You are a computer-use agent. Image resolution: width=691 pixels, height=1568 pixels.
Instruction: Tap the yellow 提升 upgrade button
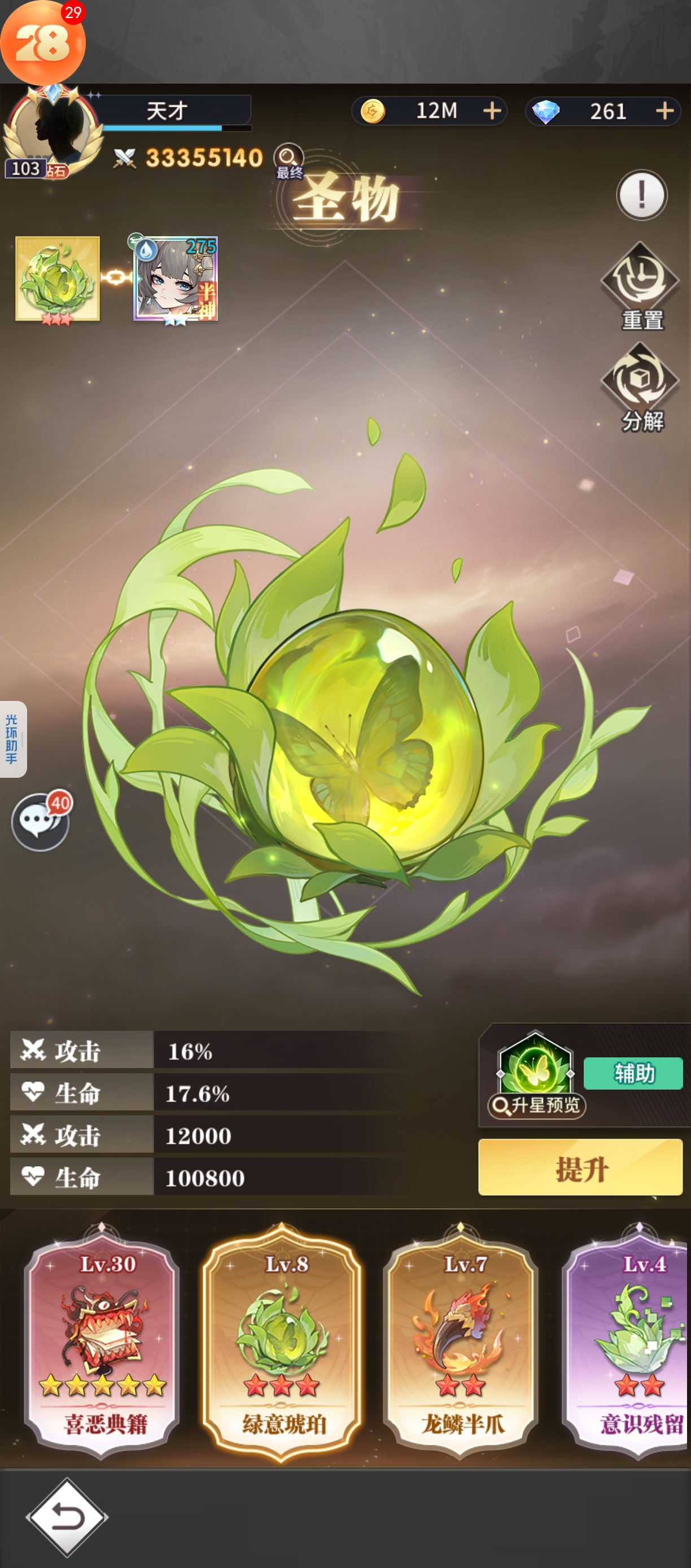tap(580, 1167)
